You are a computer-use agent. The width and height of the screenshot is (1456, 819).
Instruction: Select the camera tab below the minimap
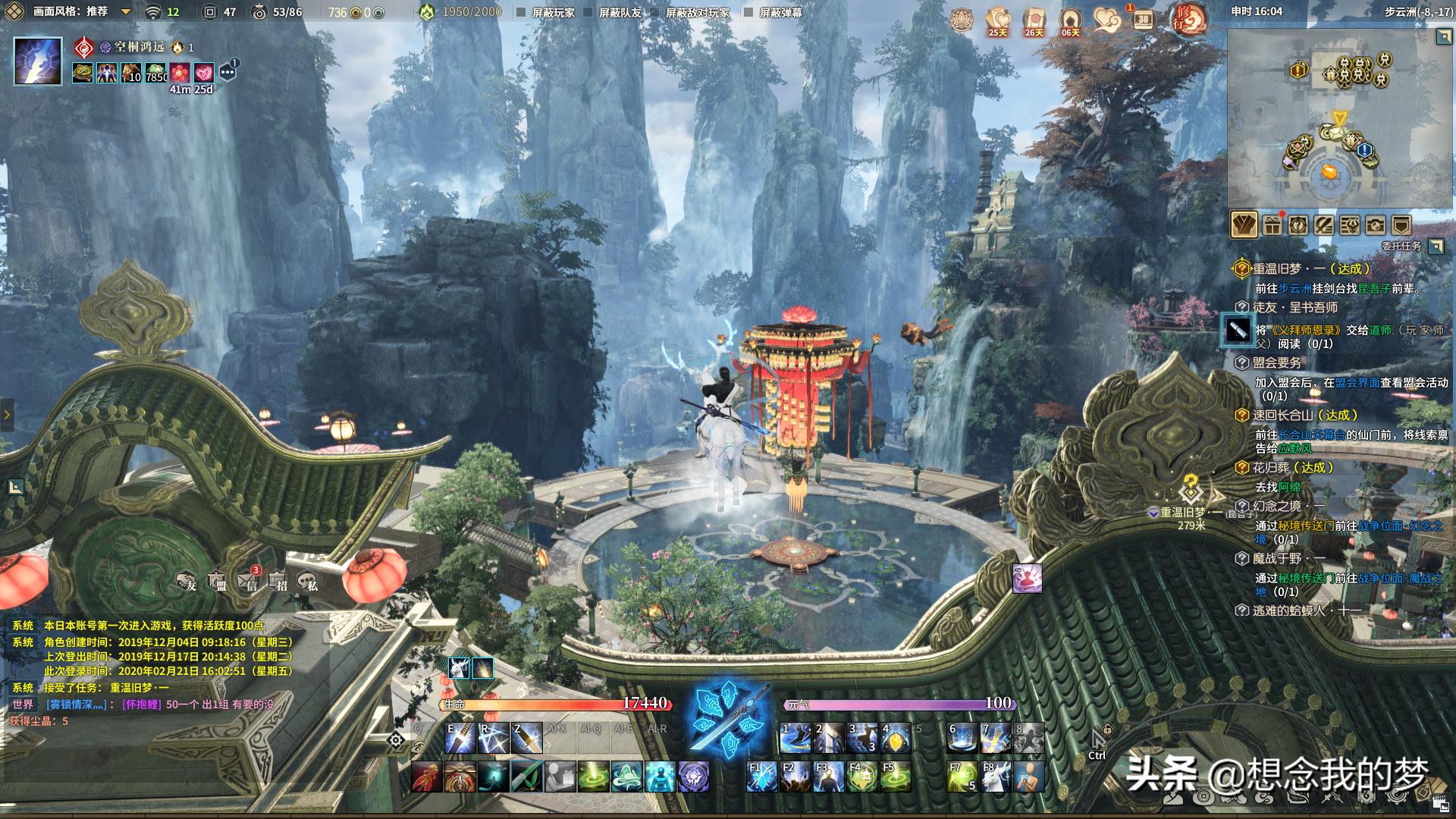tap(1375, 225)
